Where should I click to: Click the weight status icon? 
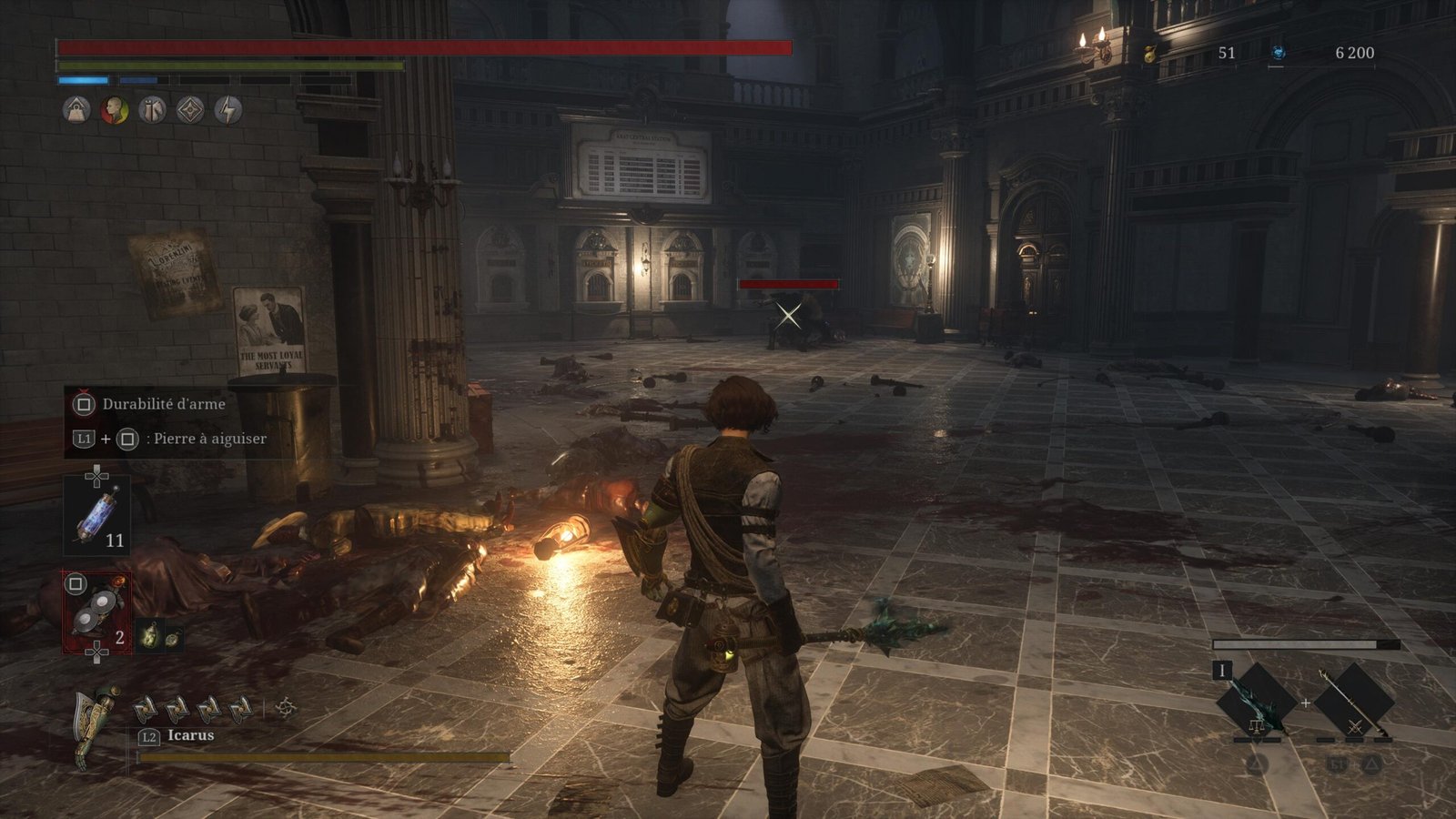coord(76,110)
